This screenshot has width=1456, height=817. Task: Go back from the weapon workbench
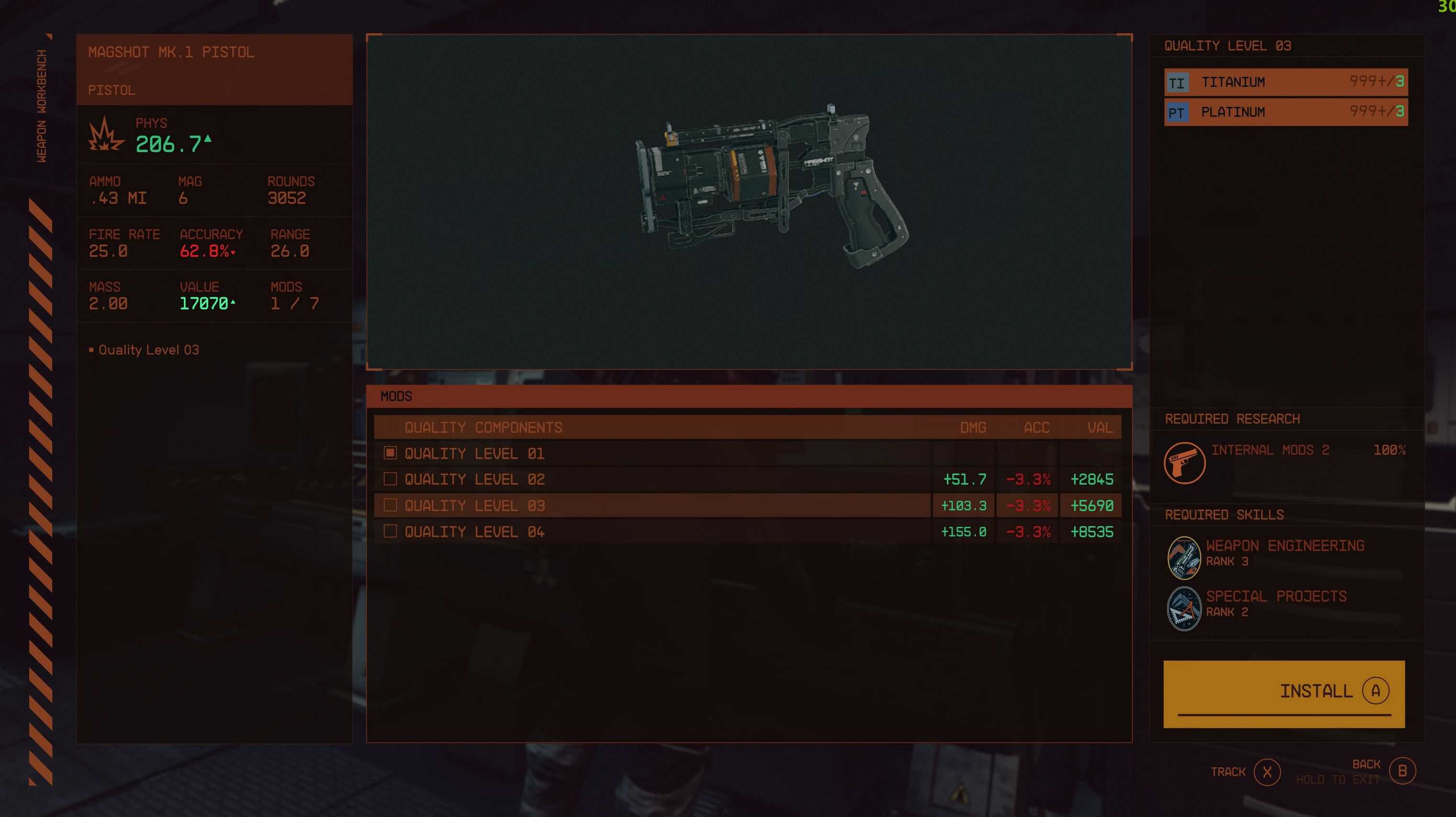(x=1401, y=771)
